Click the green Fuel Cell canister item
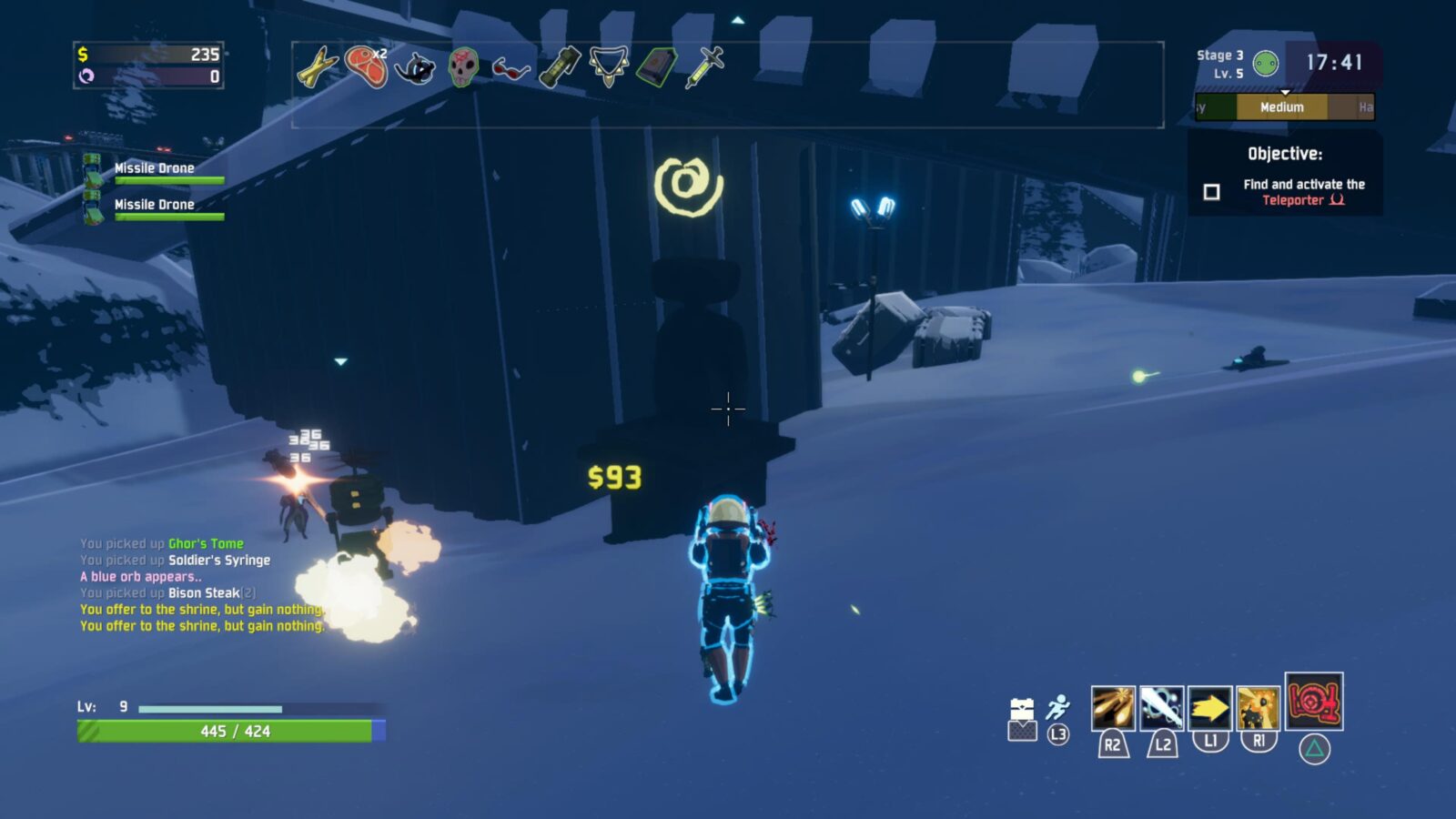 coord(560,66)
